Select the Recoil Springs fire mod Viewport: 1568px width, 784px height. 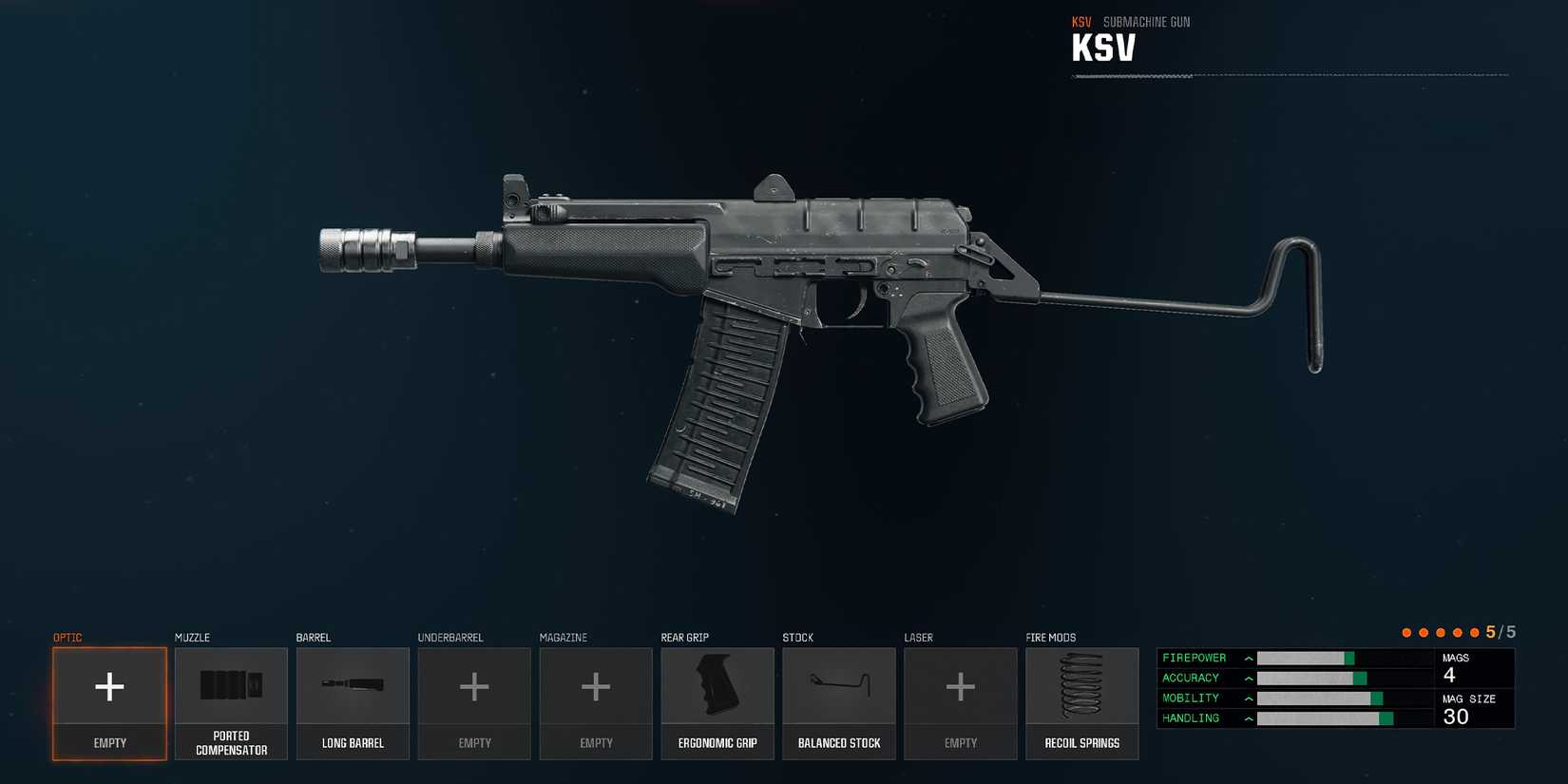coord(1081,703)
